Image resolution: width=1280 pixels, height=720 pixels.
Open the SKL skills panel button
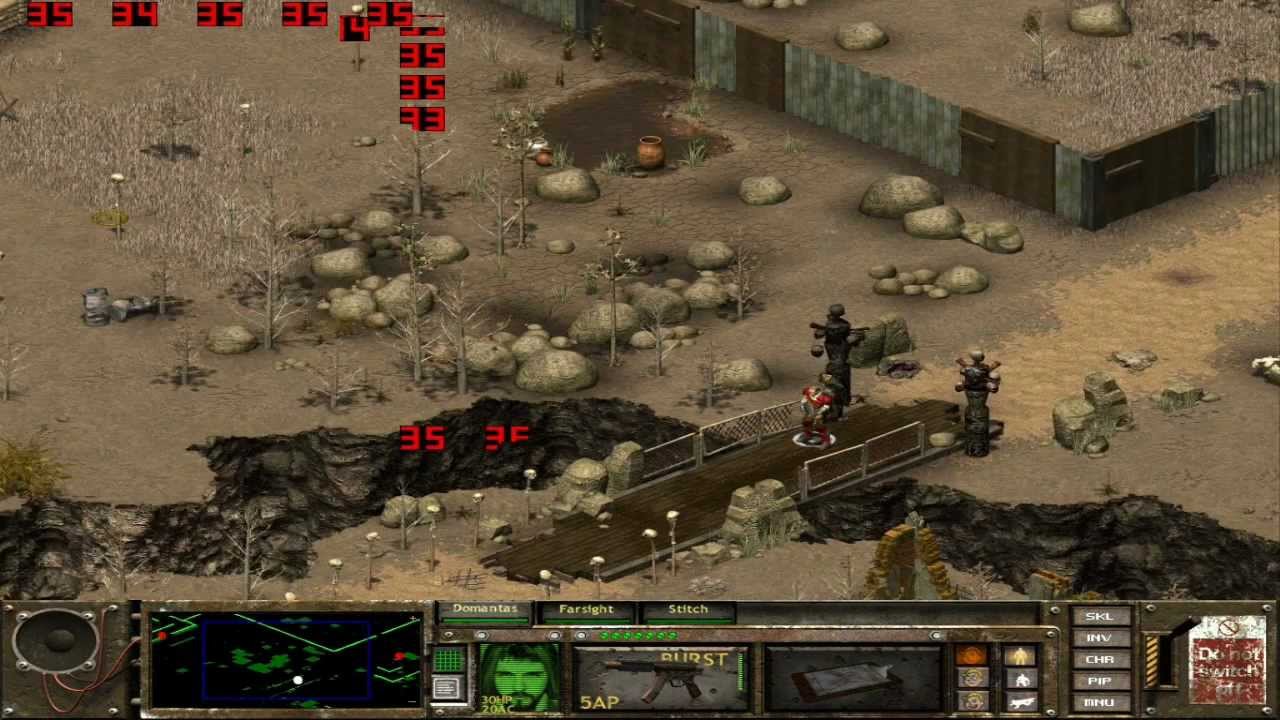coord(1100,617)
